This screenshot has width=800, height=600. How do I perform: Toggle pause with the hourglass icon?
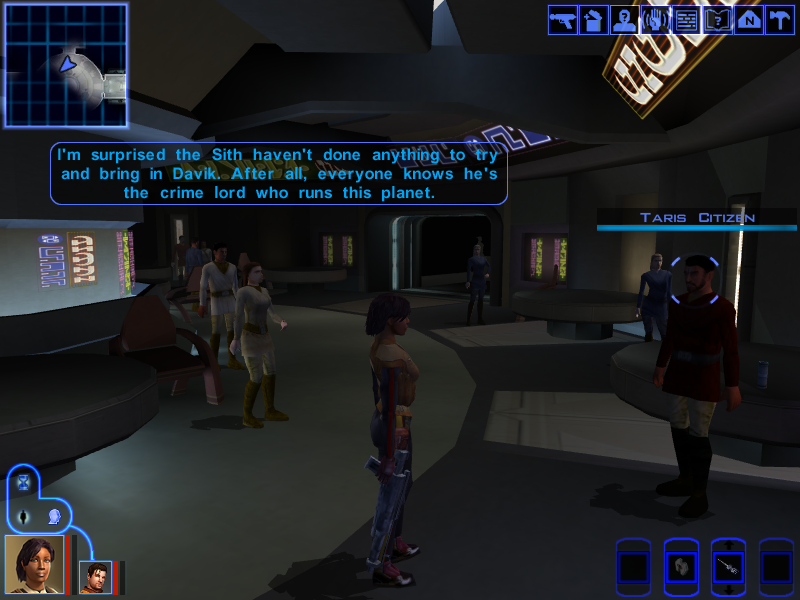[24, 483]
